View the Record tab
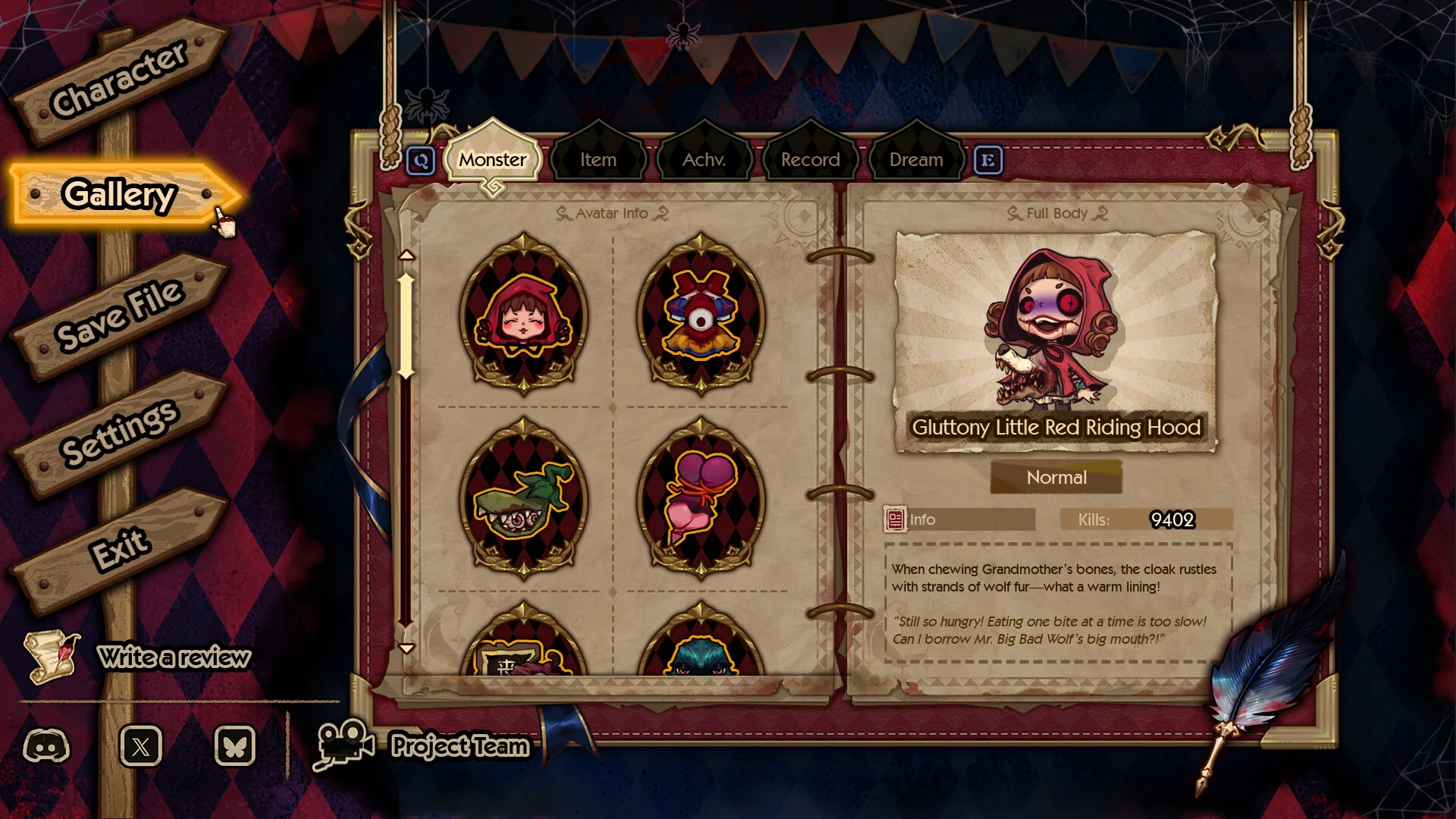This screenshot has width=1456, height=819. coord(810,160)
